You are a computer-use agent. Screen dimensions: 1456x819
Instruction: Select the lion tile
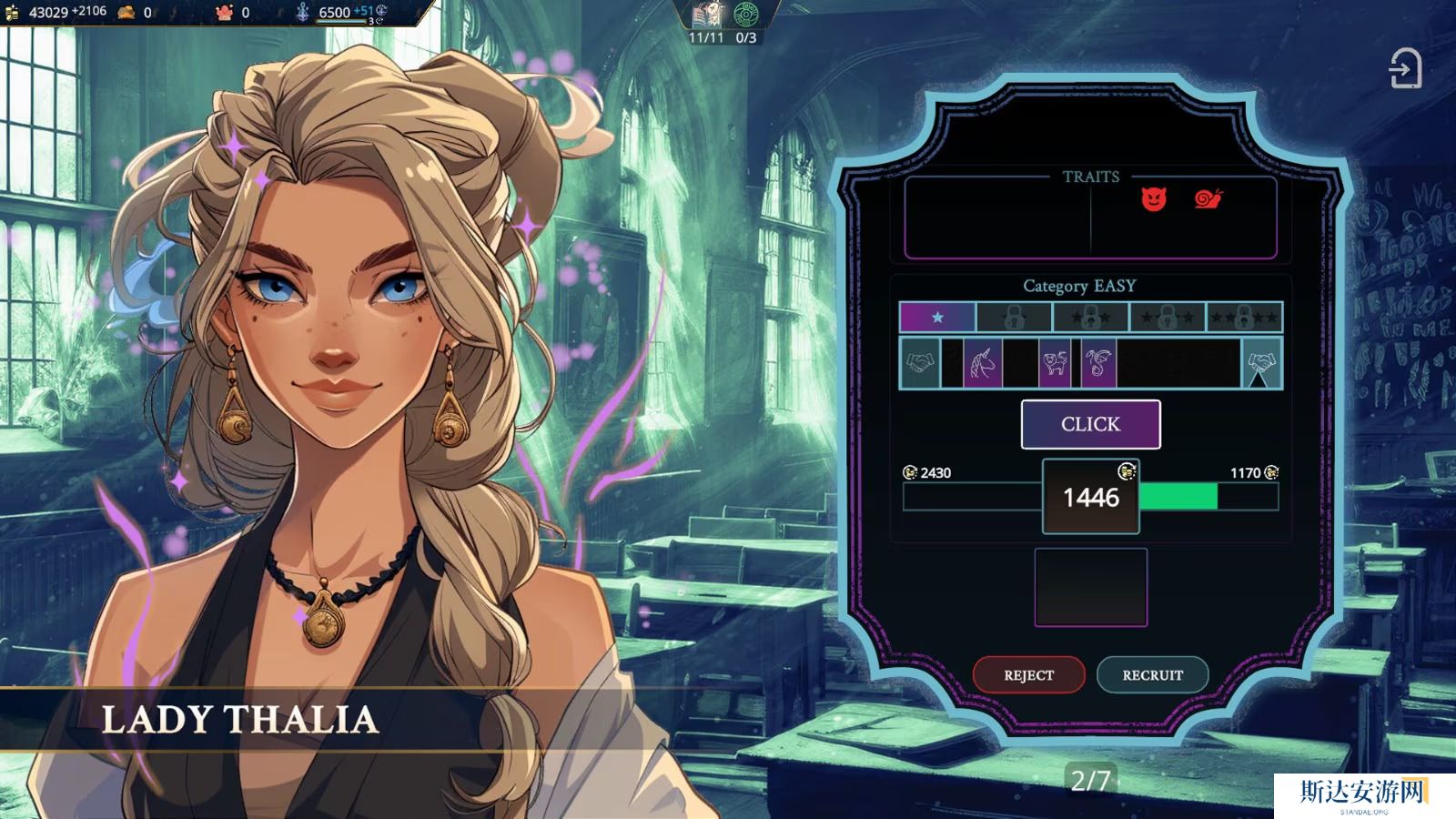1055,364
